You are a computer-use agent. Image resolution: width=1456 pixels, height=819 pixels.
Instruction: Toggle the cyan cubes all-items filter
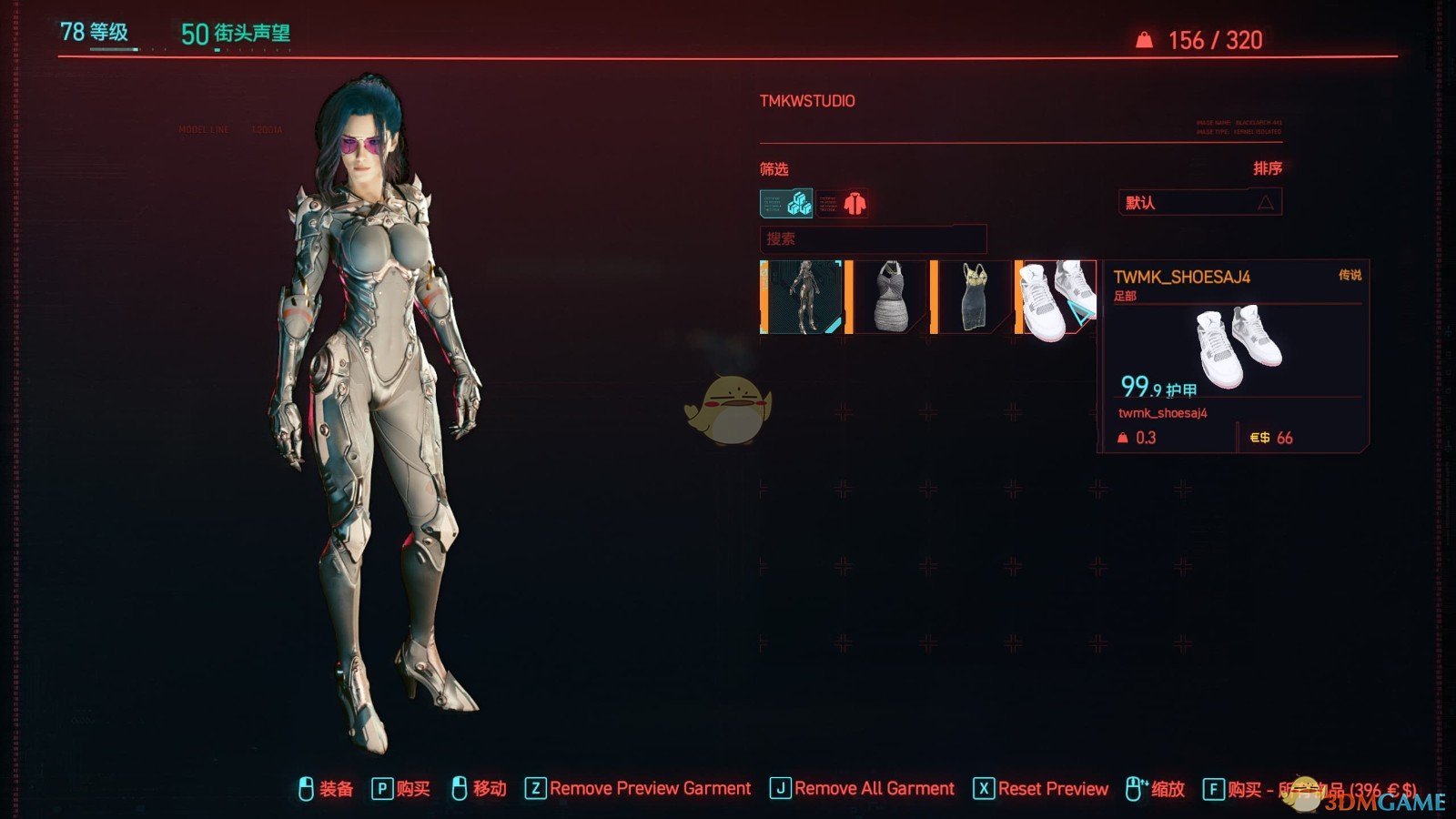pos(786,203)
